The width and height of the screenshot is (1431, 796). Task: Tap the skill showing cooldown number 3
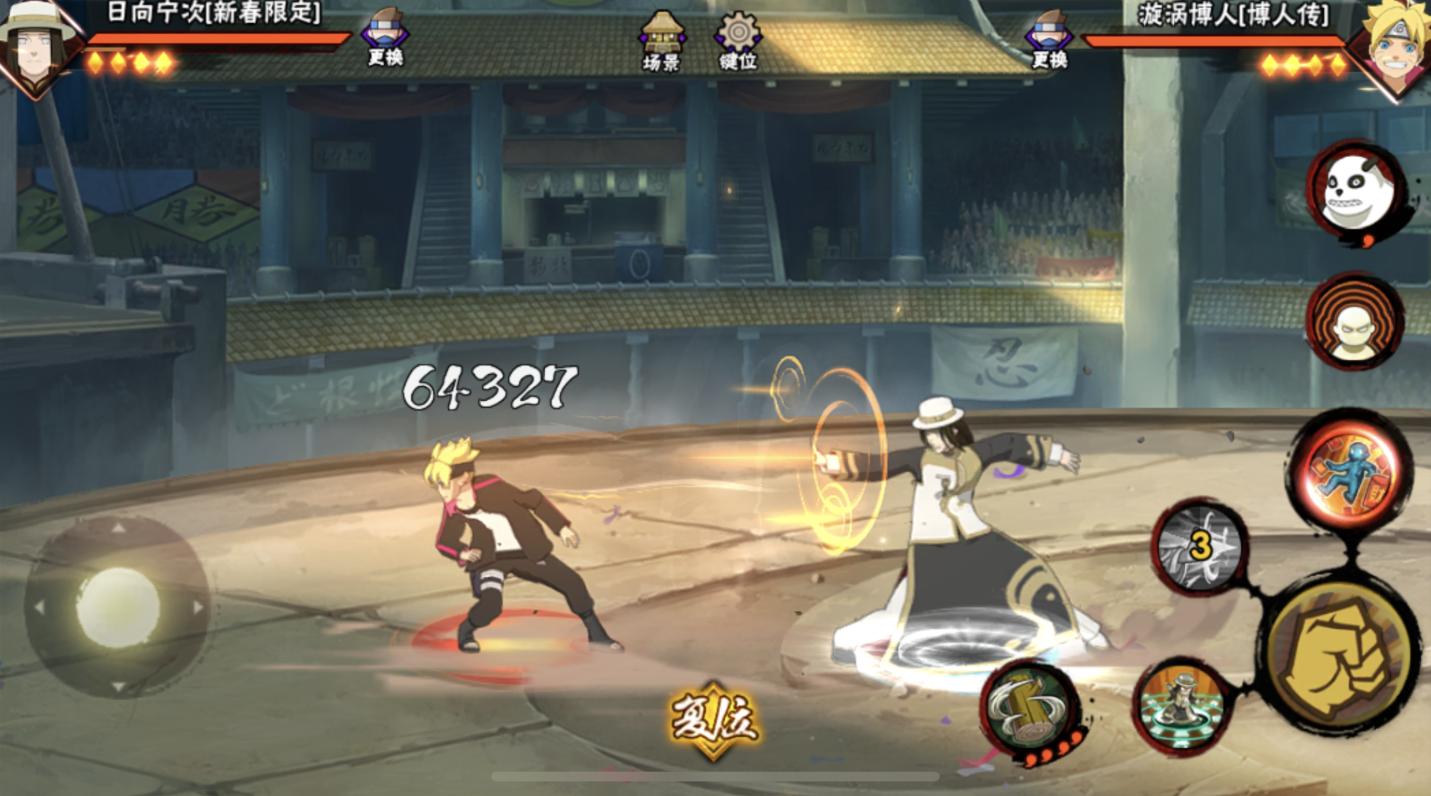(x=1200, y=547)
